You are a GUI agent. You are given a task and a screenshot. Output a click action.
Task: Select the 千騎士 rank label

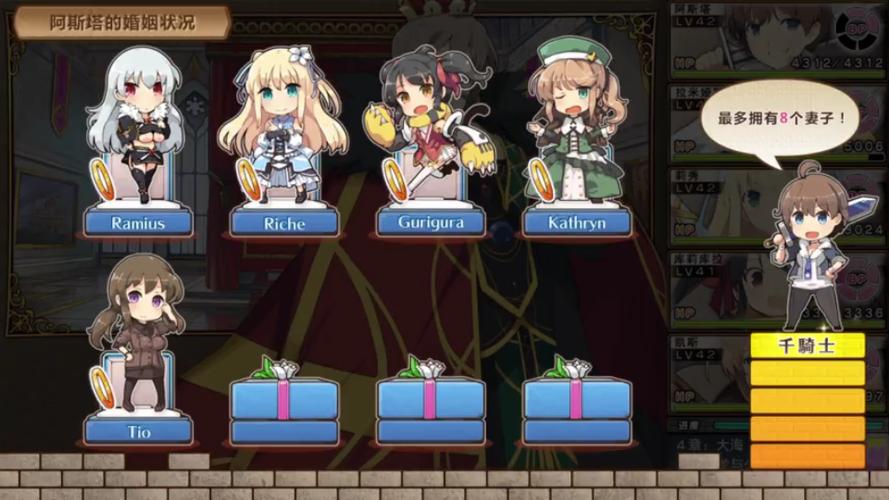pos(807,346)
